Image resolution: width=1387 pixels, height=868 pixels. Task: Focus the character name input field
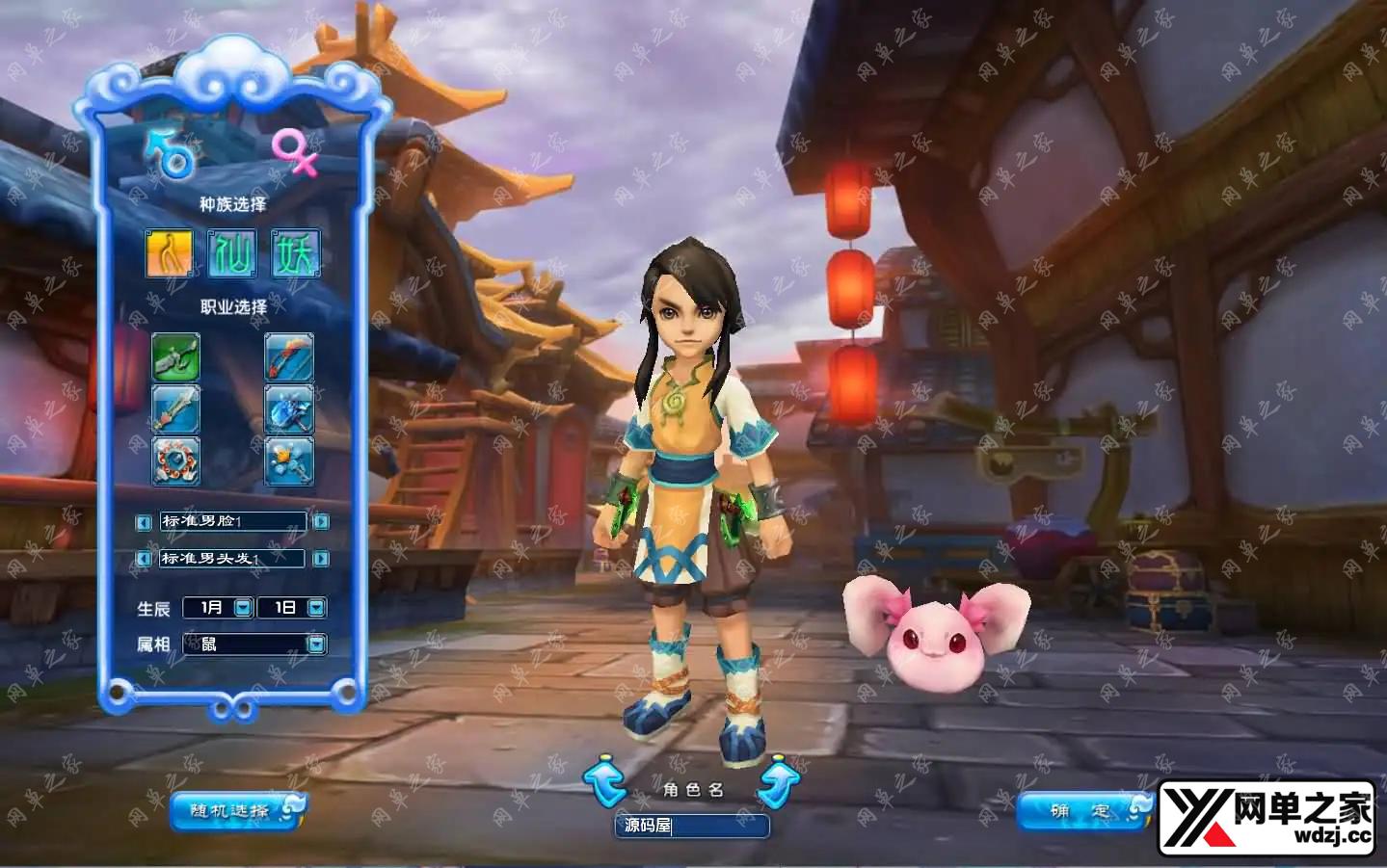(x=692, y=826)
